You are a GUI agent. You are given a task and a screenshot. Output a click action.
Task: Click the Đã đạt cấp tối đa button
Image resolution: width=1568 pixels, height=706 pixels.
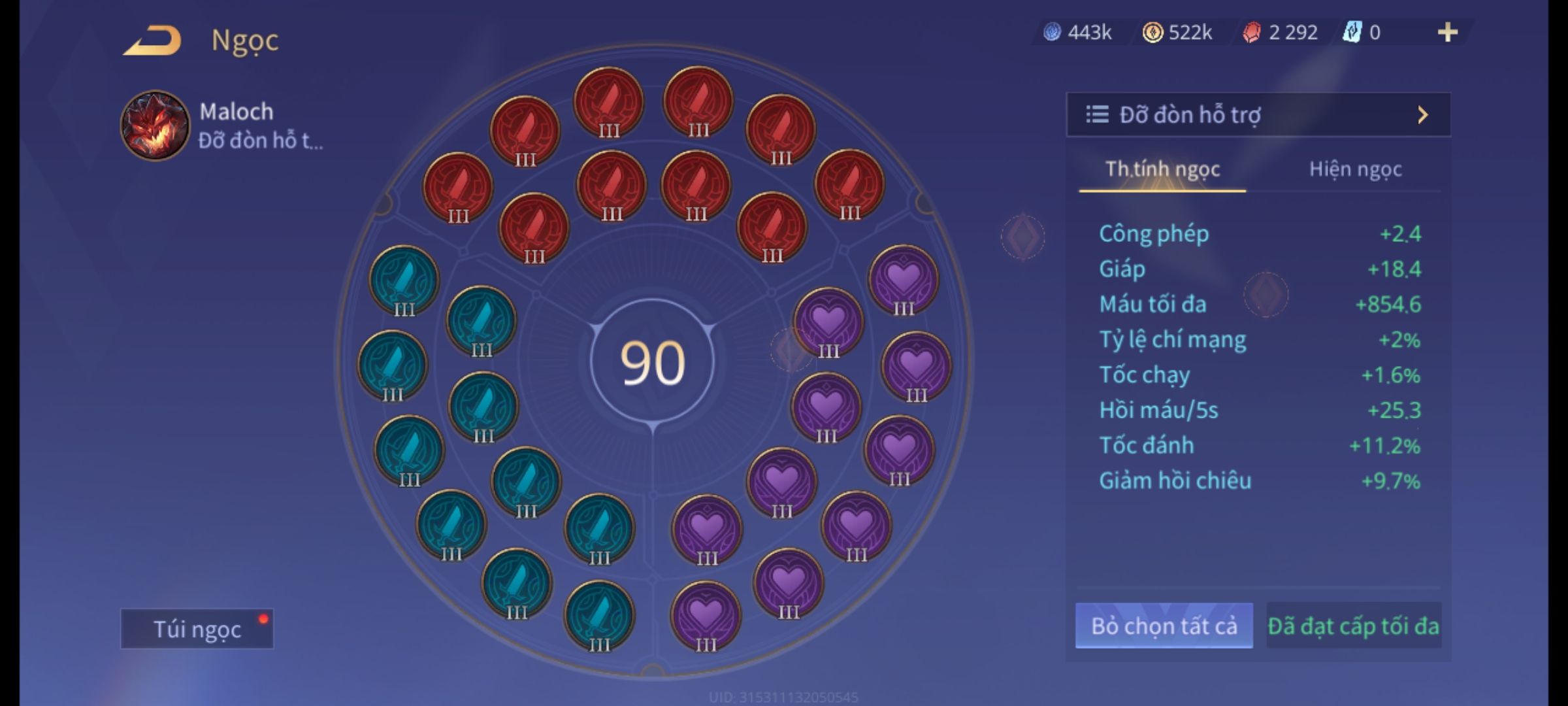pyautogui.click(x=1353, y=626)
